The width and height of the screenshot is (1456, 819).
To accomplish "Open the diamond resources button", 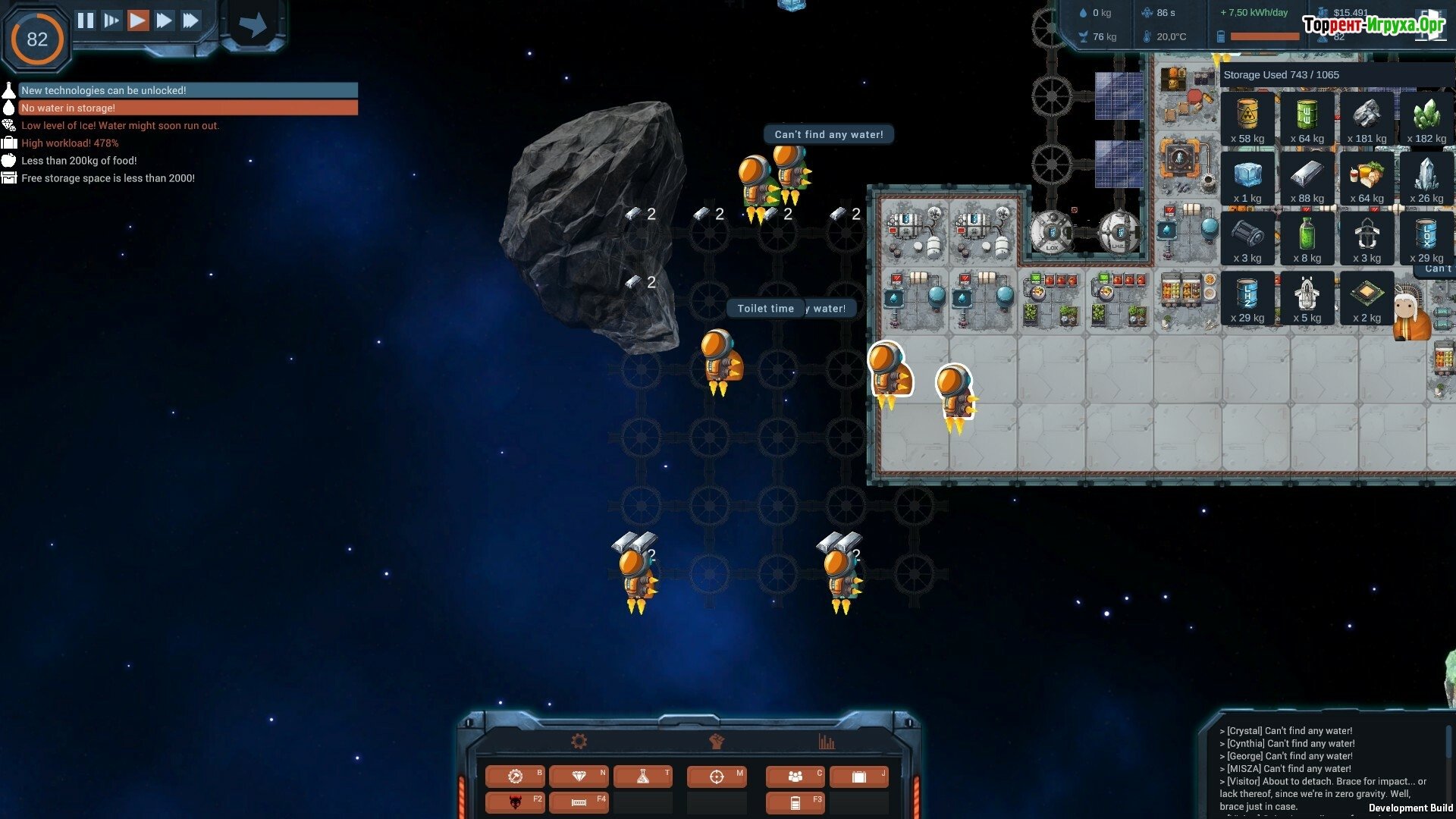I will (x=579, y=777).
